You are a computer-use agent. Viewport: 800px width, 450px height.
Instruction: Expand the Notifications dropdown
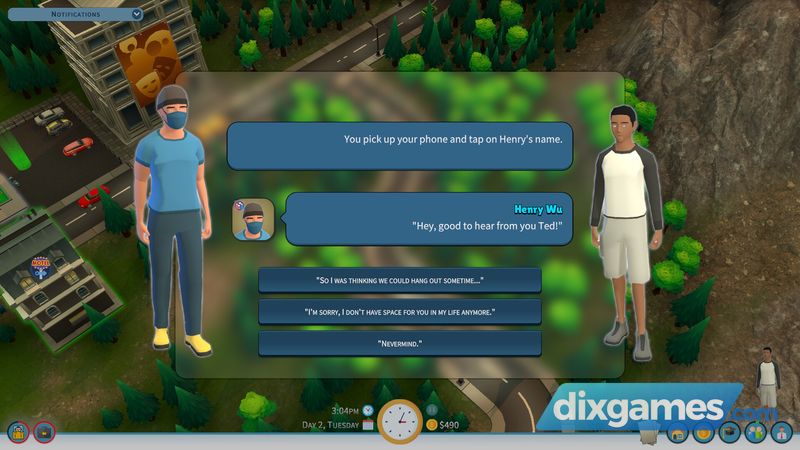coord(137,15)
